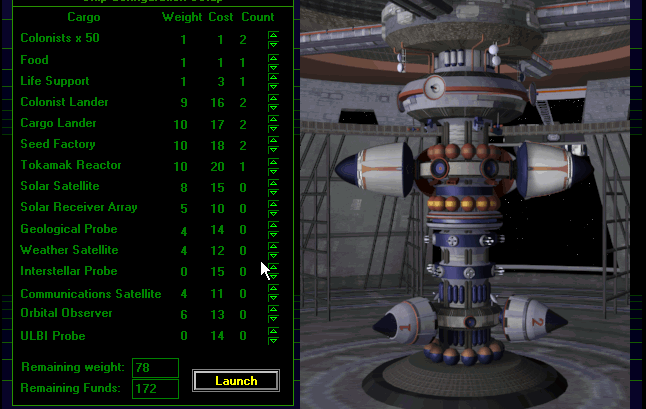Add a Weather Satellite to cargo
This screenshot has width=646, height=409.
[273, 245]
